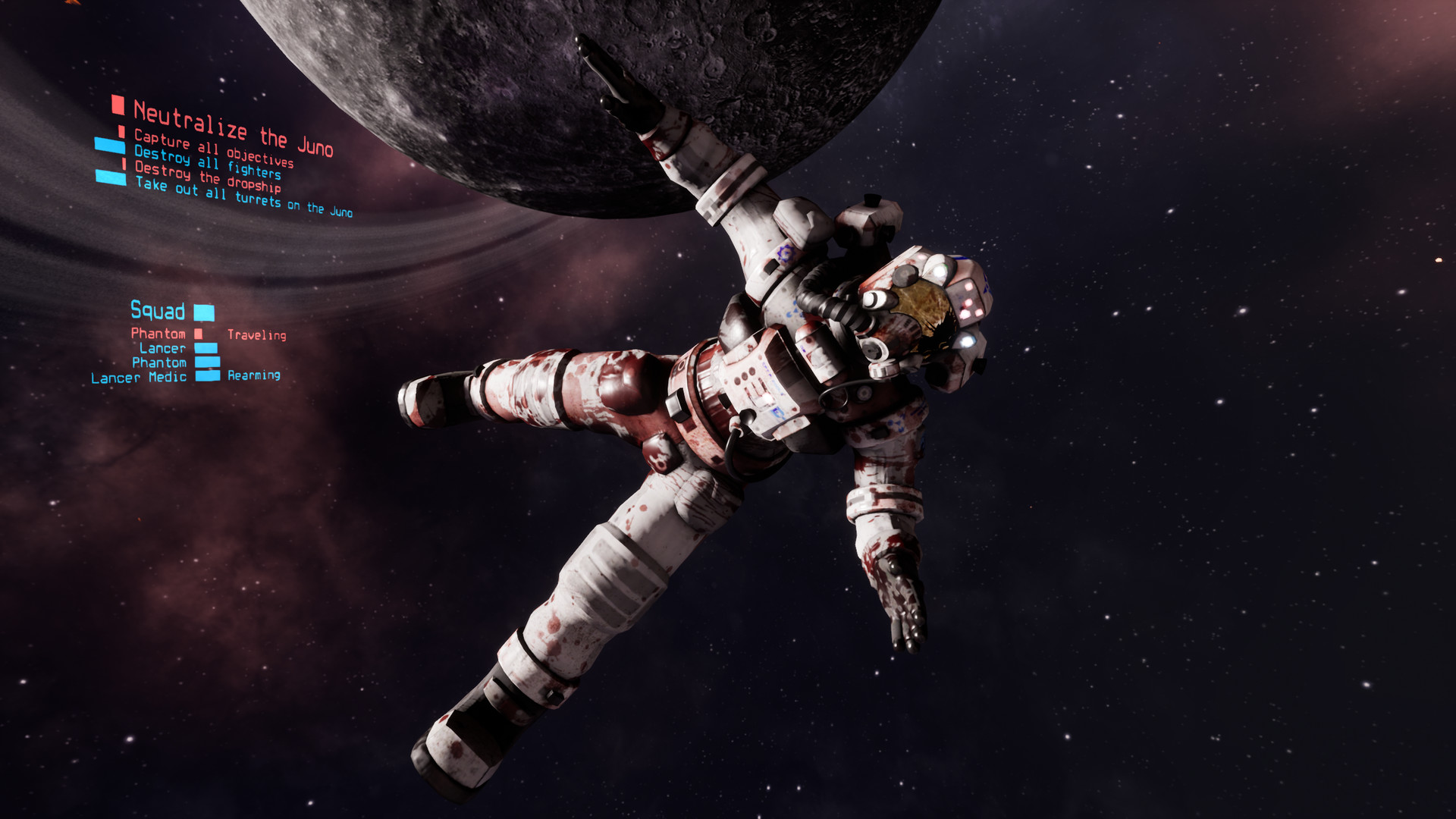The image size is (1456, 819).
Task: Click the blue marker beside Destroy all fighters
Action: point(110,146)
